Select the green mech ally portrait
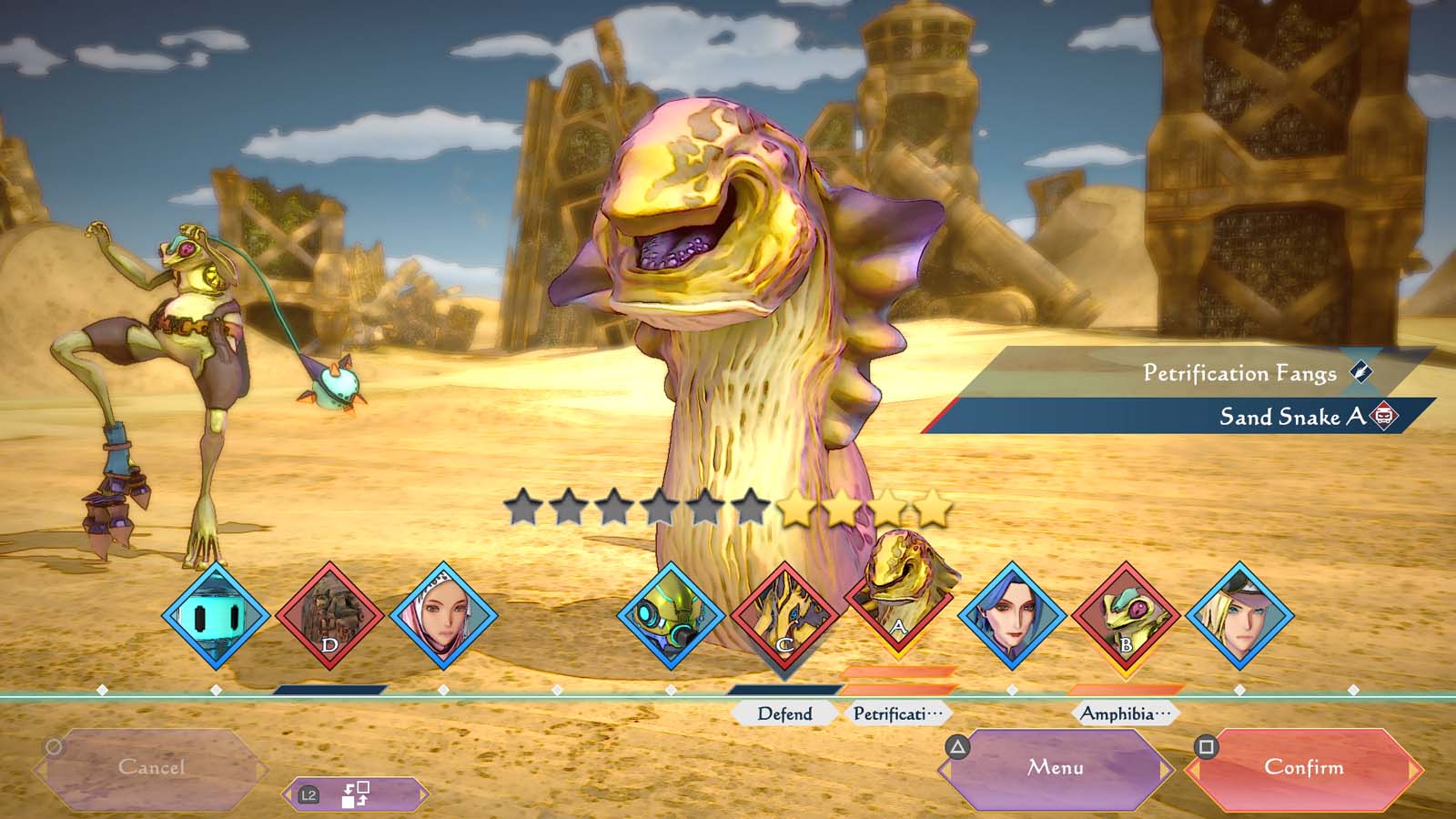The width and height of the screenshot is (1456, 819). point(671,619)
